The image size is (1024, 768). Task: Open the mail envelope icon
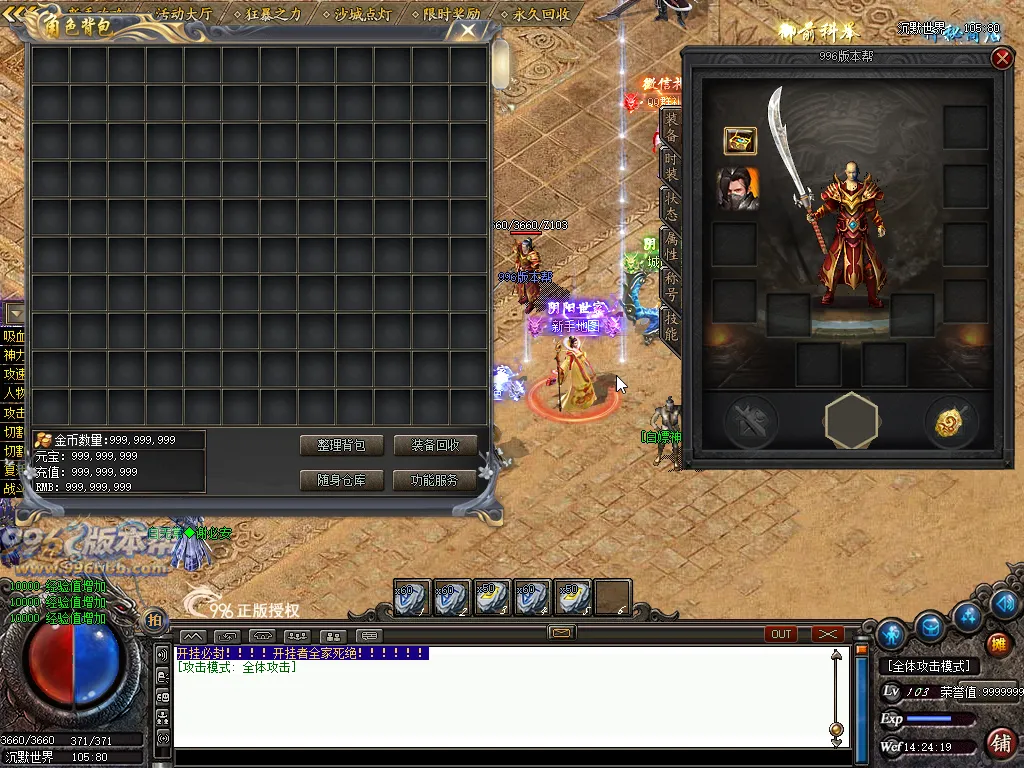point(562,633)
